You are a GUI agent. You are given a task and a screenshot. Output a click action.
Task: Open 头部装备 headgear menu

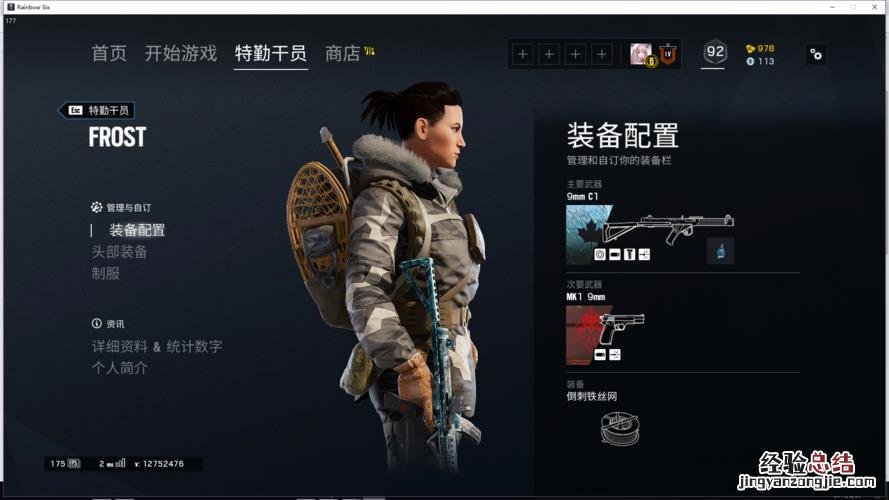(x=120, y=252)
